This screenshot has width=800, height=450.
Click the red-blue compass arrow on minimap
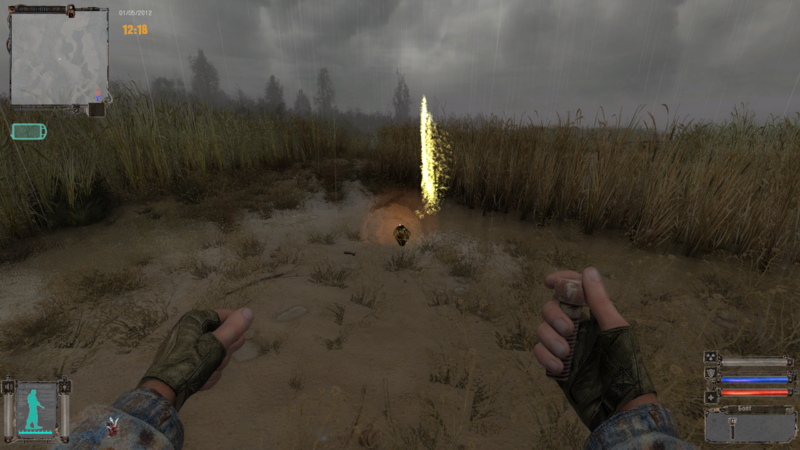pyautogui.click(x=98, y=96)
